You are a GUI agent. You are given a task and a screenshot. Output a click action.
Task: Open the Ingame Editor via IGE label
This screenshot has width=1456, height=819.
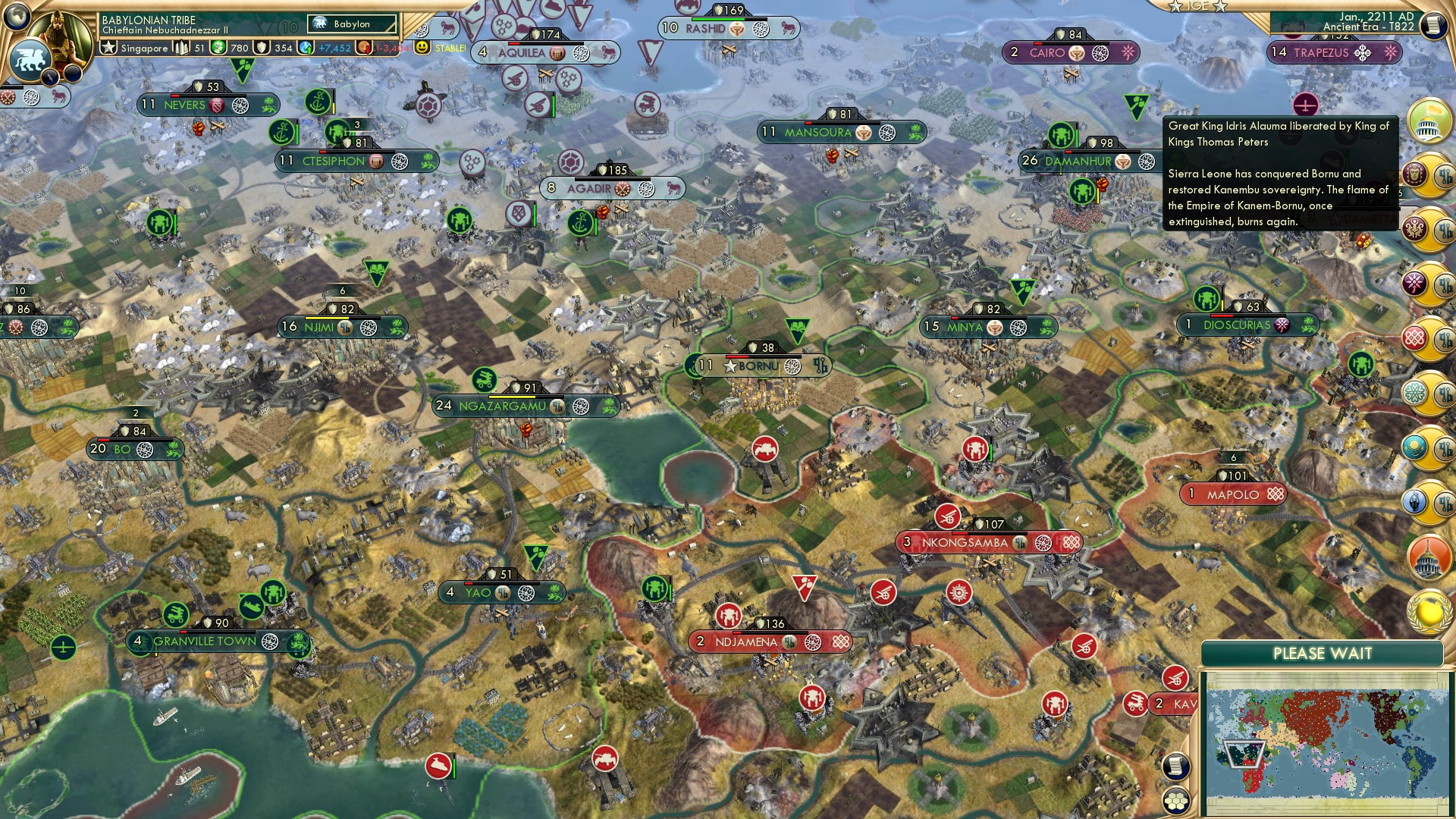point(1198,6)
